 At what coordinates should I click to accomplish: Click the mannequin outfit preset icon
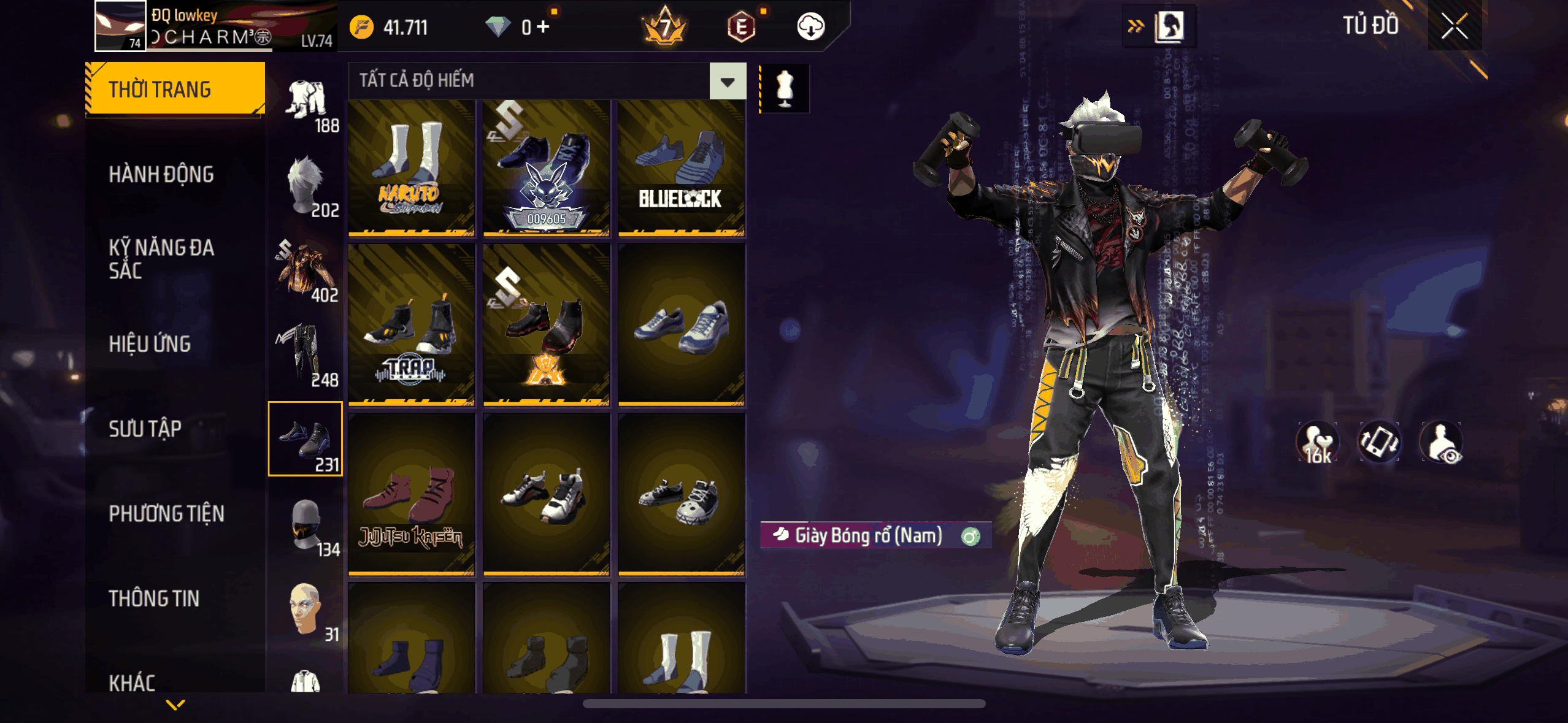pos(785,88)
